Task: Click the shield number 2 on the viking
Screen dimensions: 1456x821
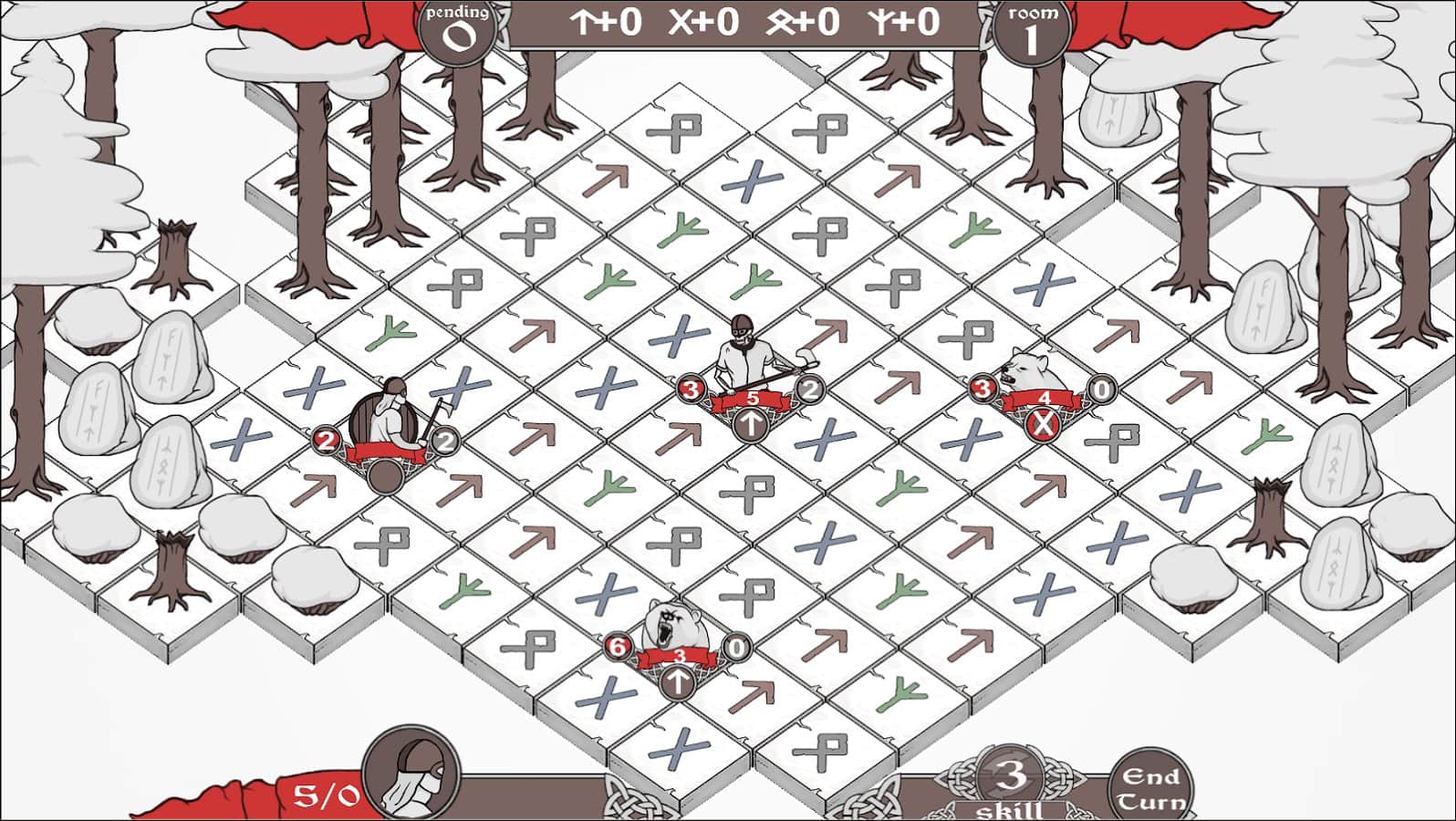Action: 446,442
